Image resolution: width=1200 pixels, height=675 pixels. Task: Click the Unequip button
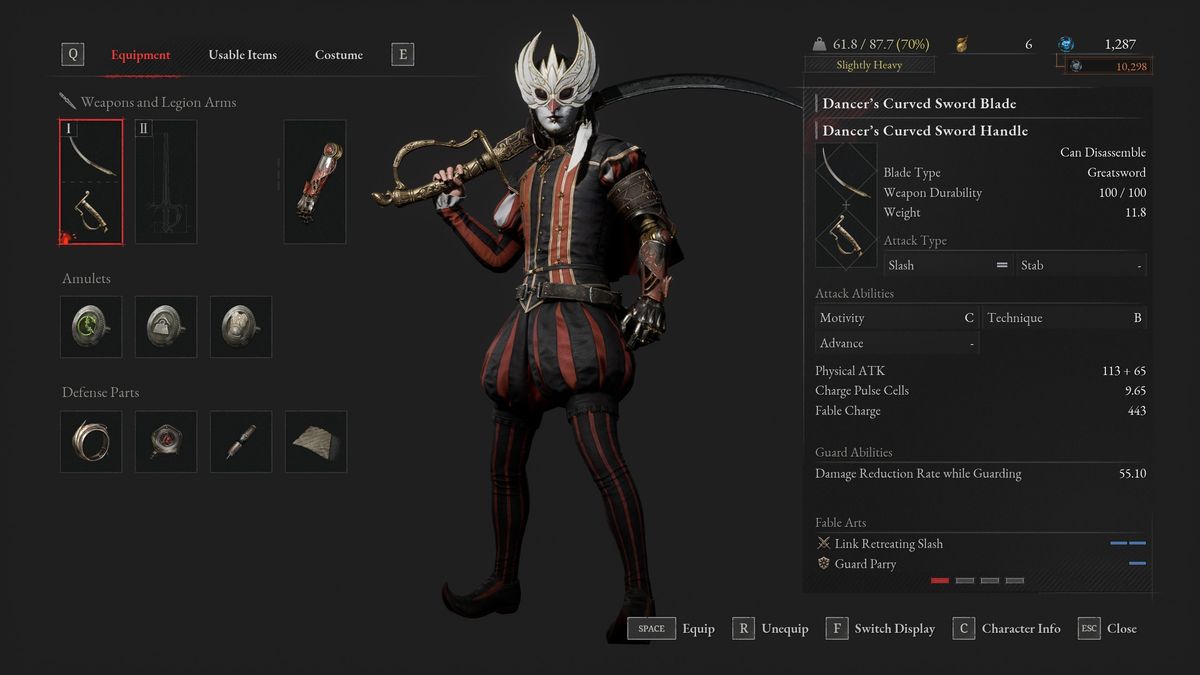pos(770,629)
